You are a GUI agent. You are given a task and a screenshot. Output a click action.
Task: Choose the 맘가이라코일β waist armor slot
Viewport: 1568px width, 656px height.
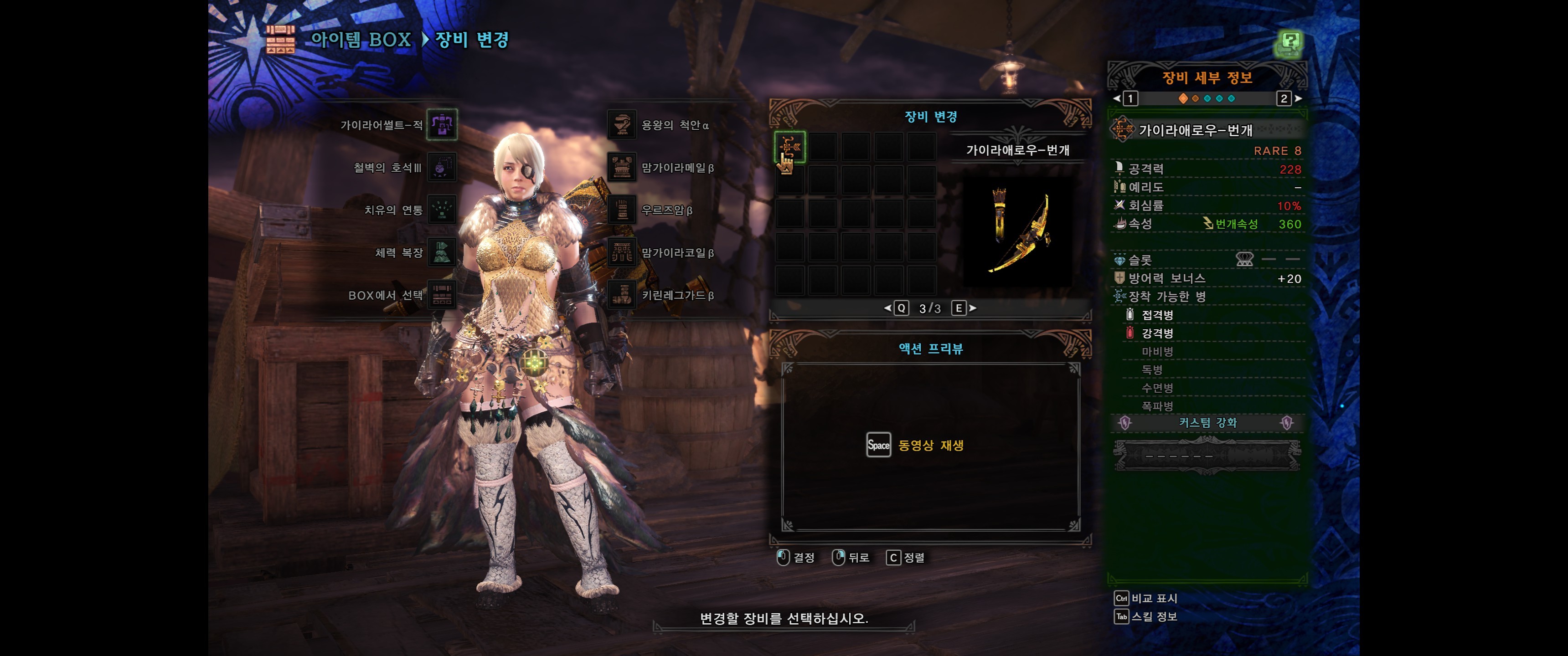[x=621, y=252]
